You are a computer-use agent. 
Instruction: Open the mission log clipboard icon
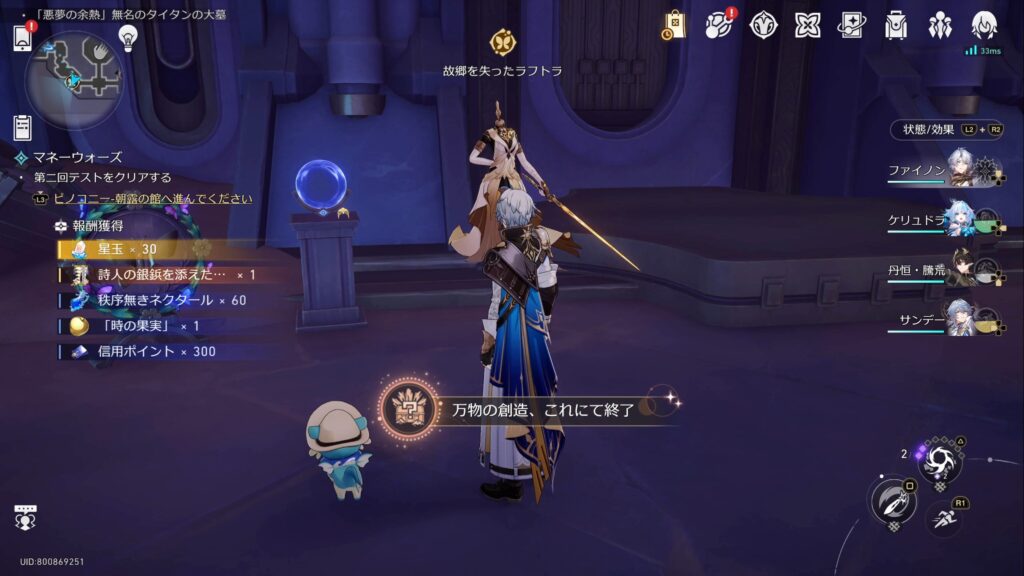(x=23, y=127)
